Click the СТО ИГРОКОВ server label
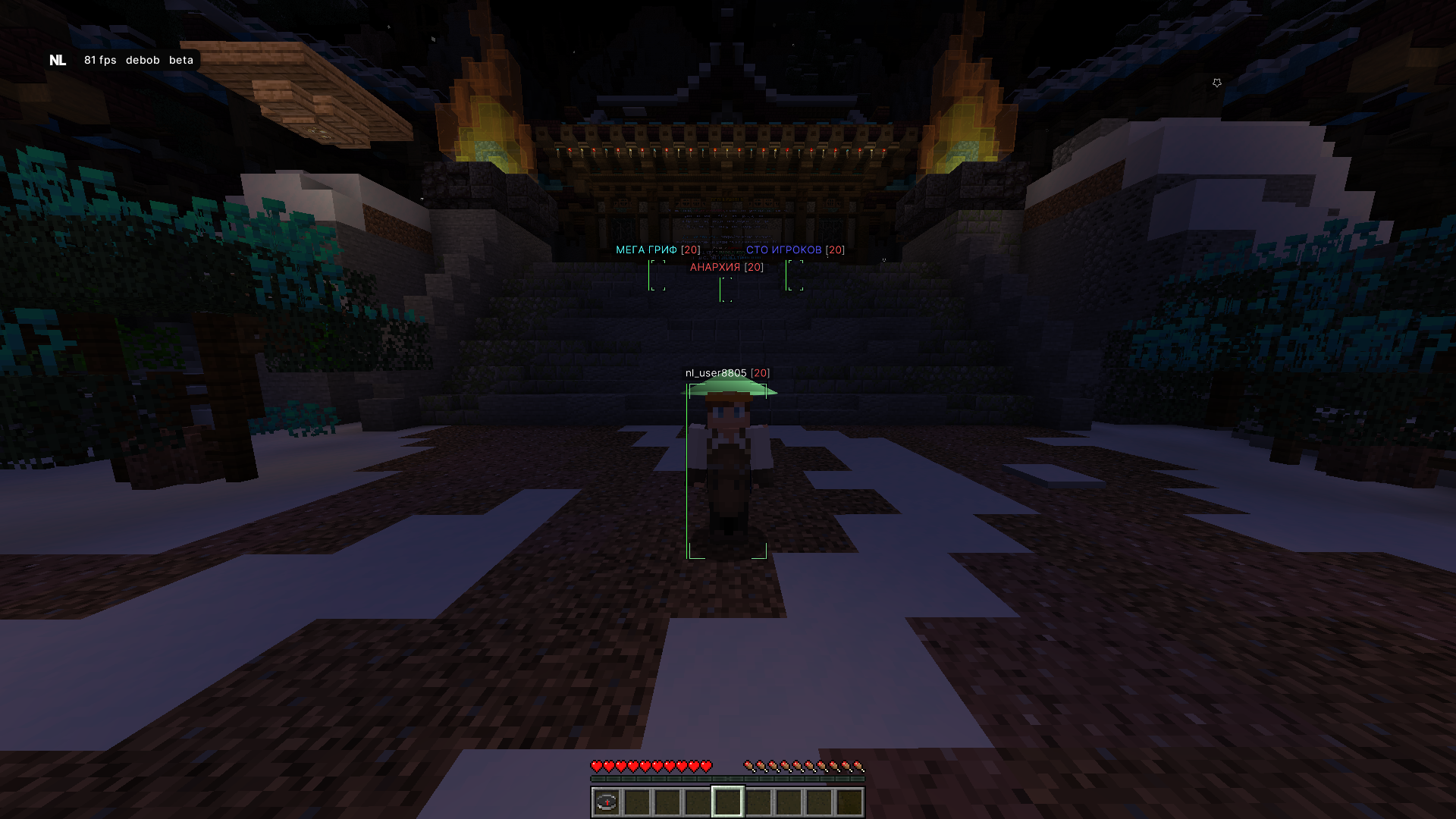 [783, 249]
